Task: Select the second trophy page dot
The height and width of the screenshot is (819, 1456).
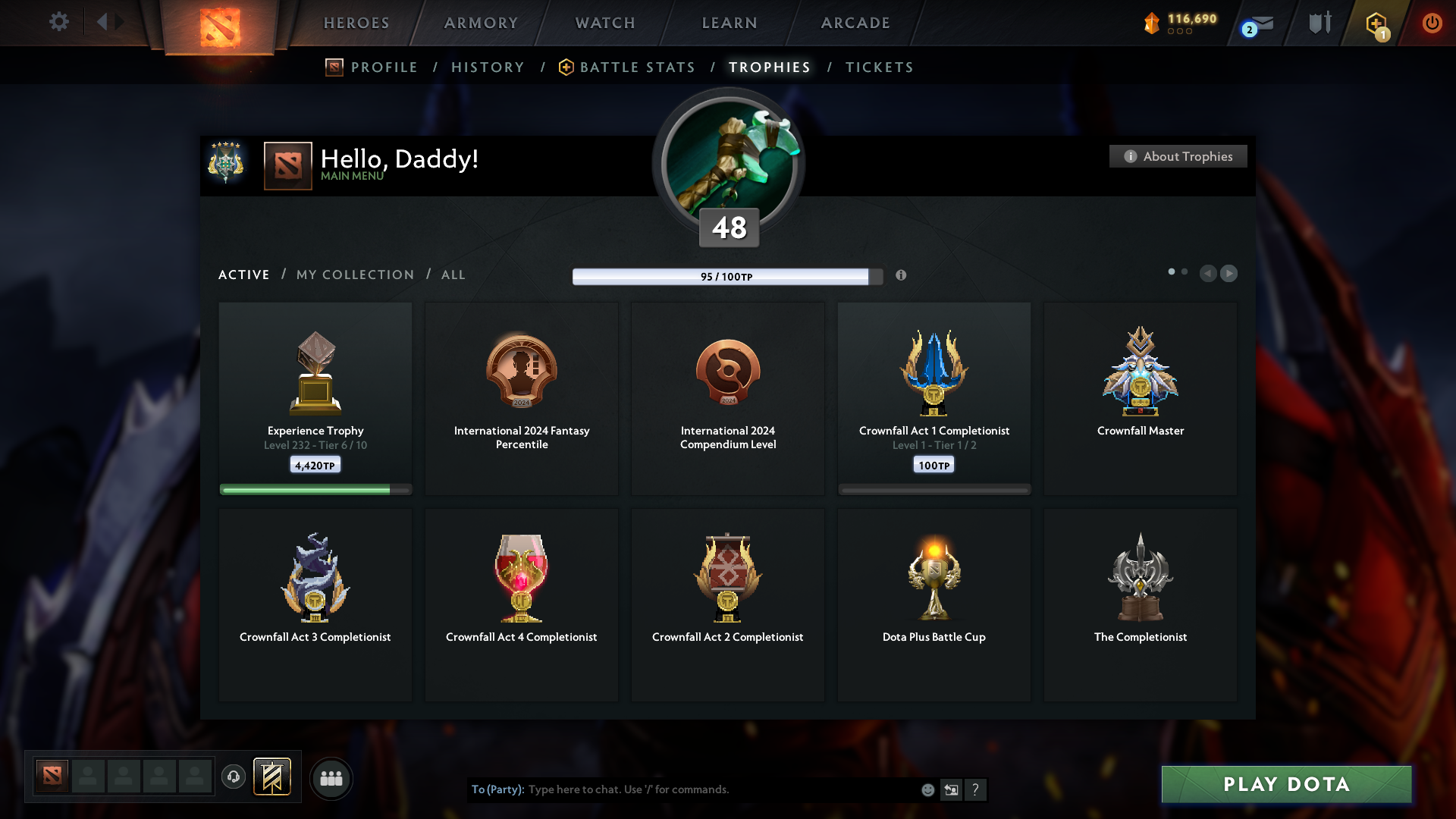Action: 1185,271
